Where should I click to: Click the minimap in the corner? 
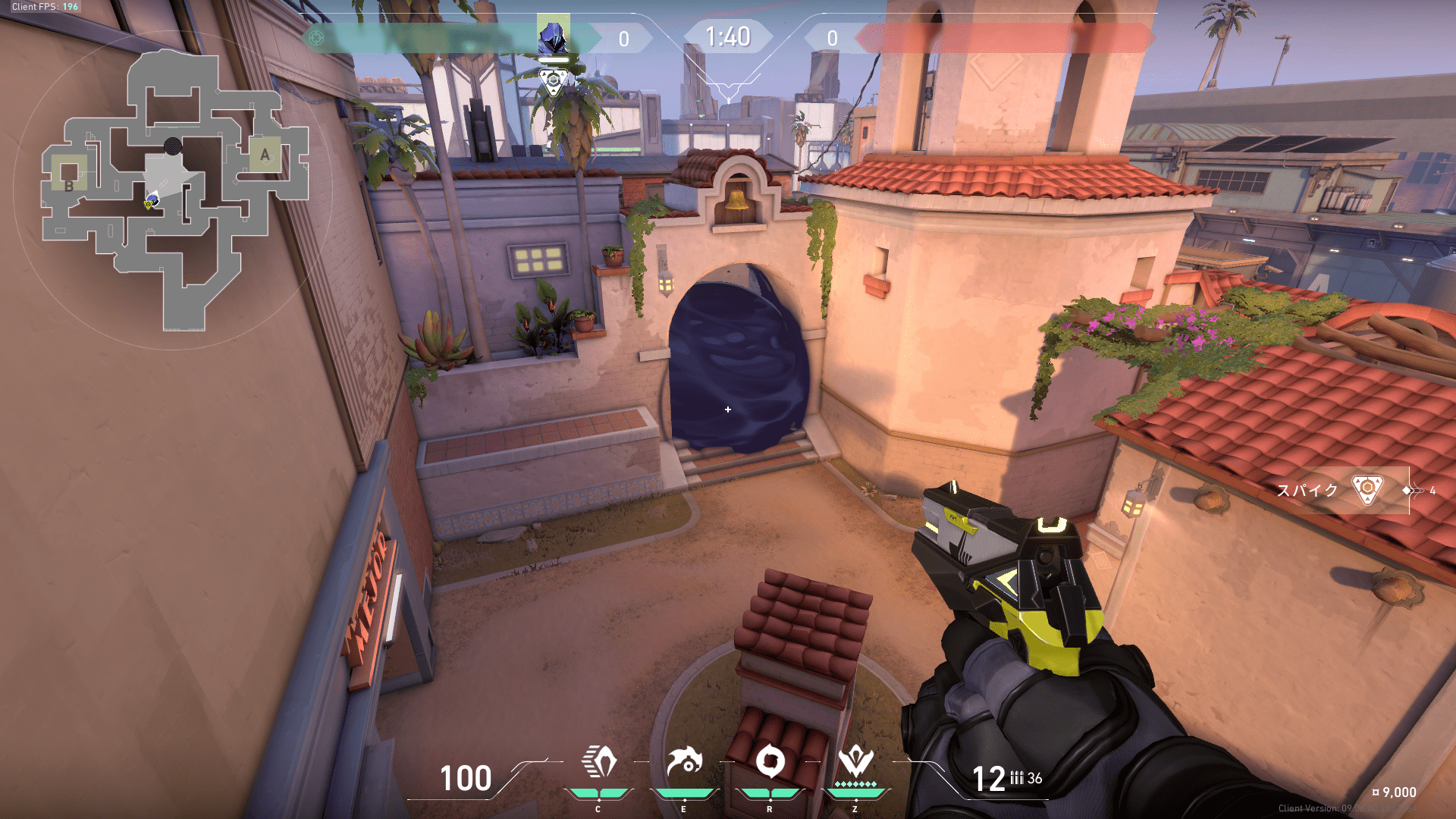[174, 190]
